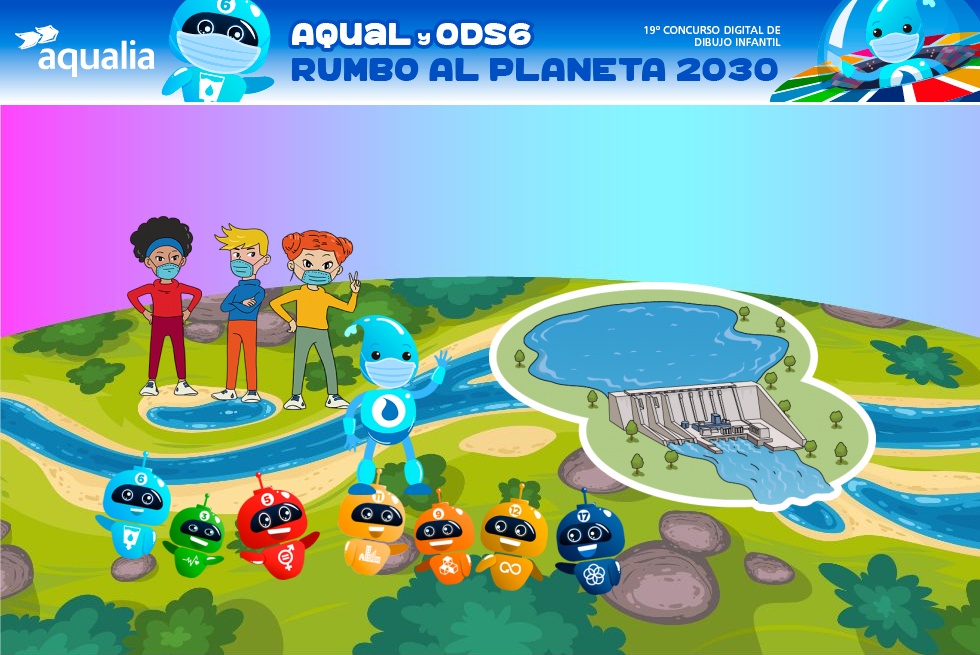Viewport: 980px width, 655px height.
Task: Open the outlined dam and reservoir hotspot
Action: [x=680, y=390]
